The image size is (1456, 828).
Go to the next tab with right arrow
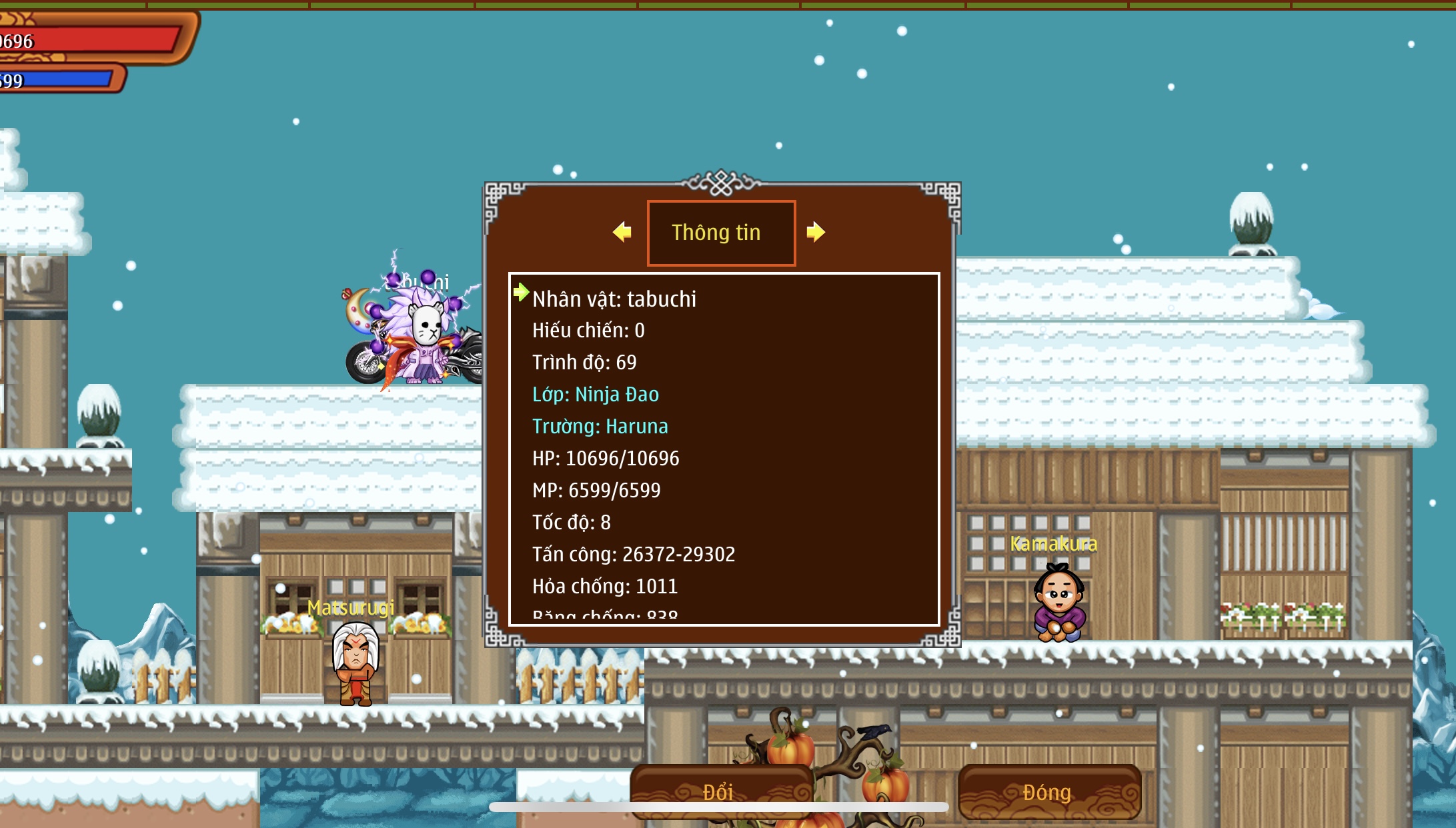pyautogui.click(x=815, y=232)
